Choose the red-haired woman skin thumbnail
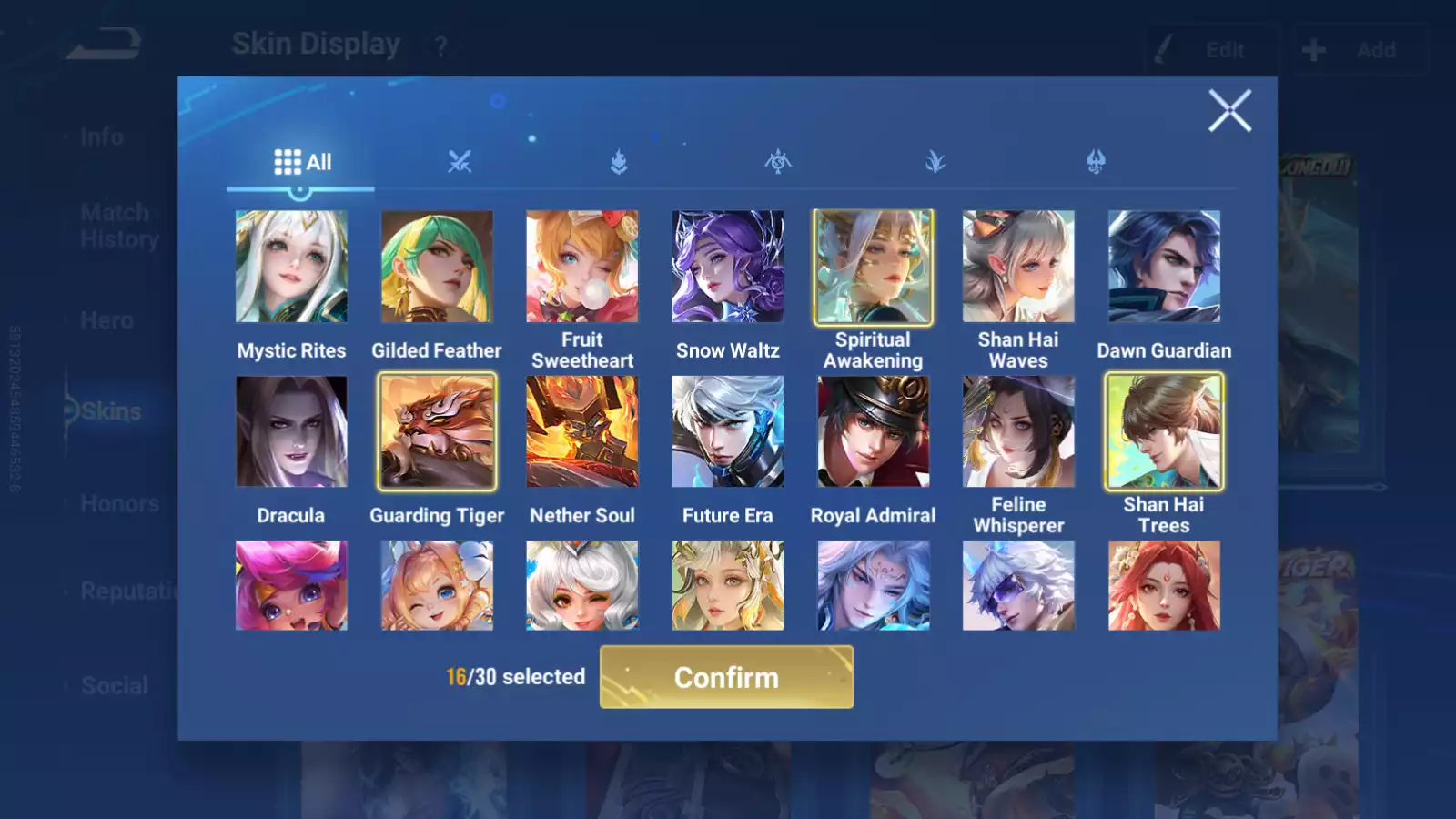Viewport: 1456px width, 819px height. tap(1164, 585)
